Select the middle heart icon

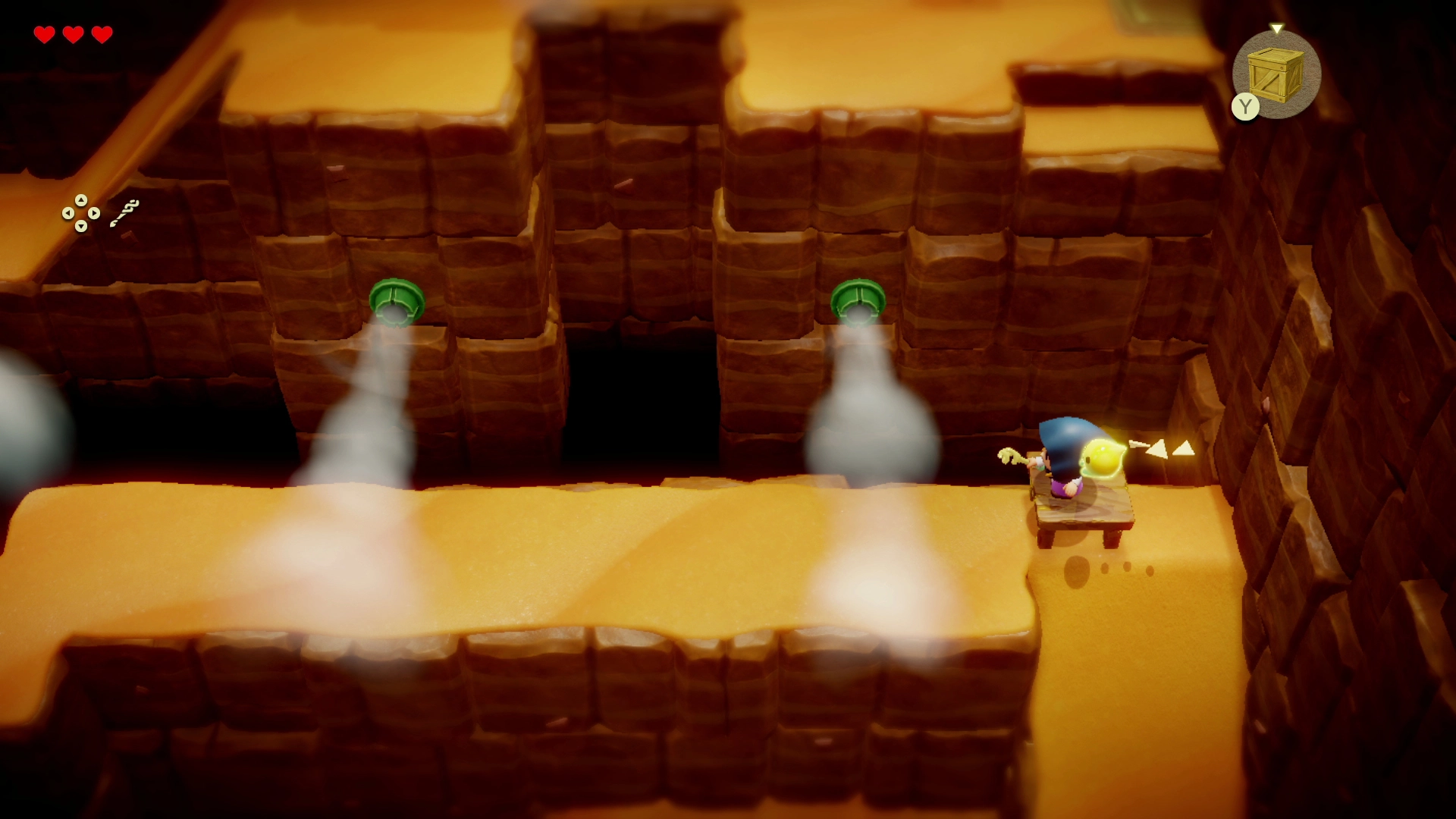(73, 33)
